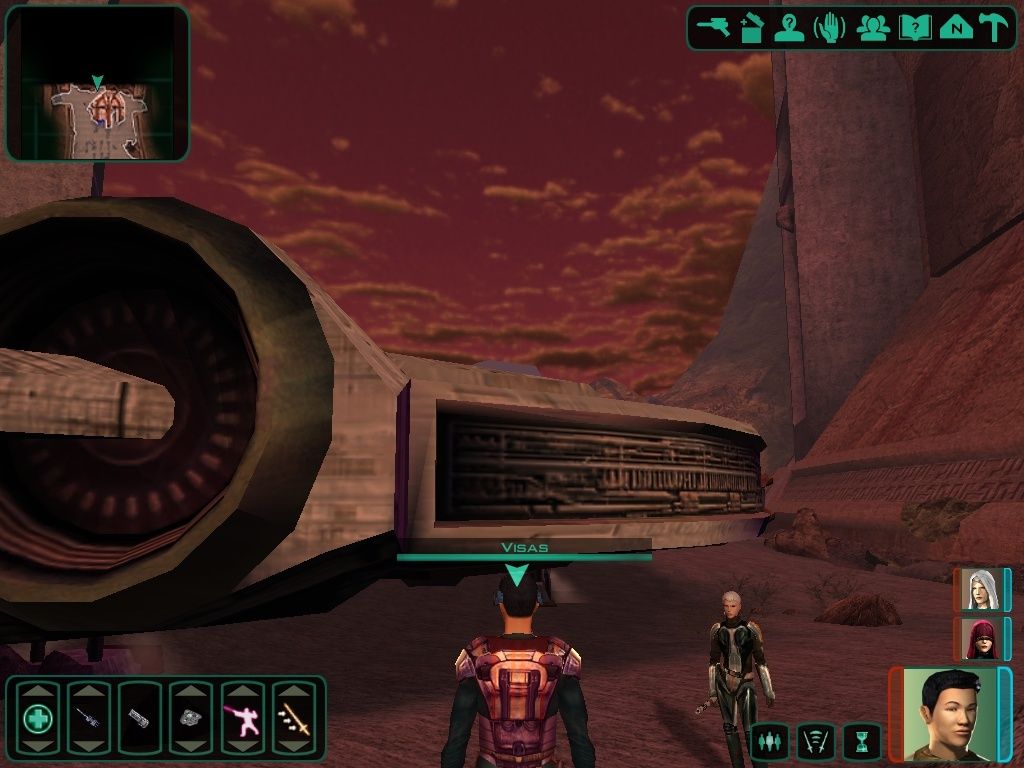Screen dimensions: 1024x768
Task: Select the gray mine item slot
Action: [191, 717]
